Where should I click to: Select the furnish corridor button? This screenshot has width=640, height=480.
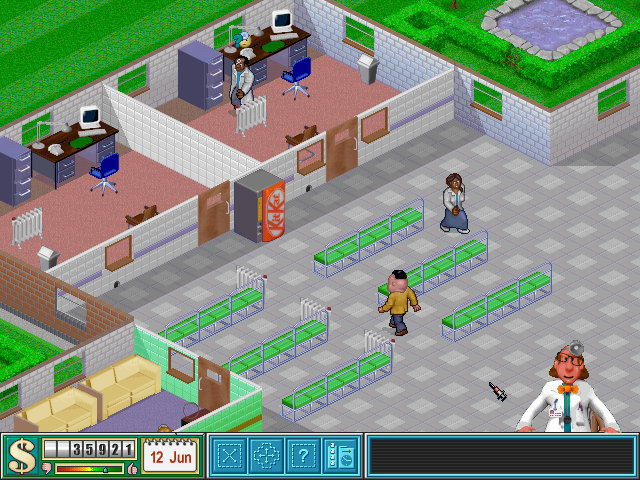pos(266,456)
